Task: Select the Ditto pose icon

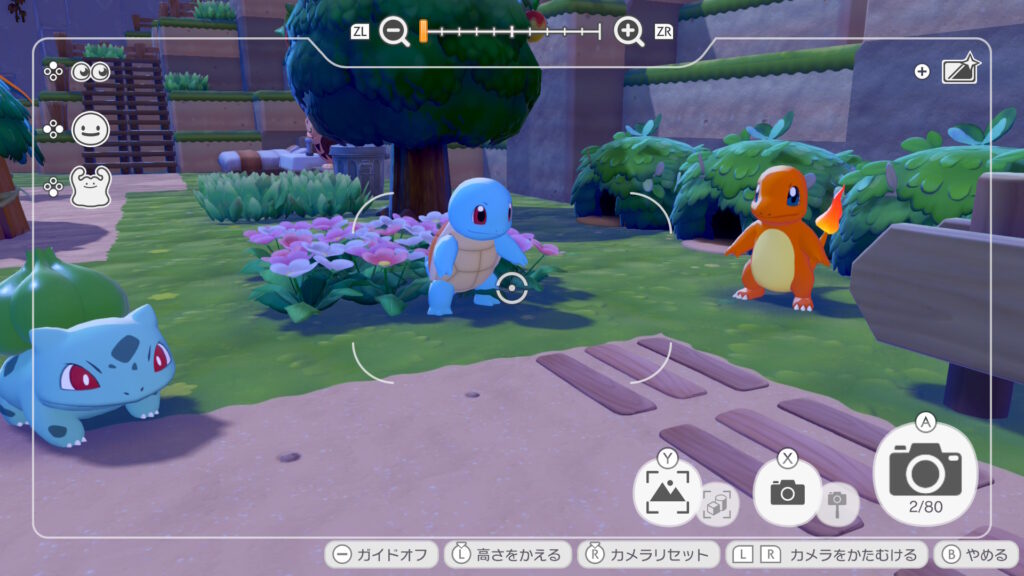Action: 89,186
